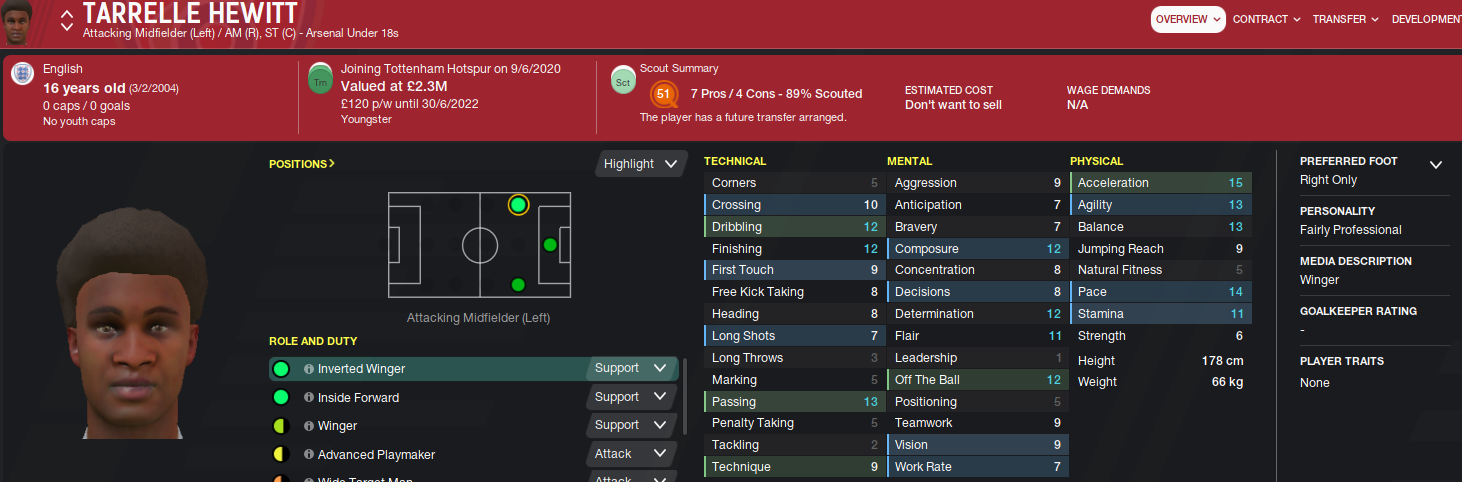Open the Contract dropdown menu

[1266, 19]
